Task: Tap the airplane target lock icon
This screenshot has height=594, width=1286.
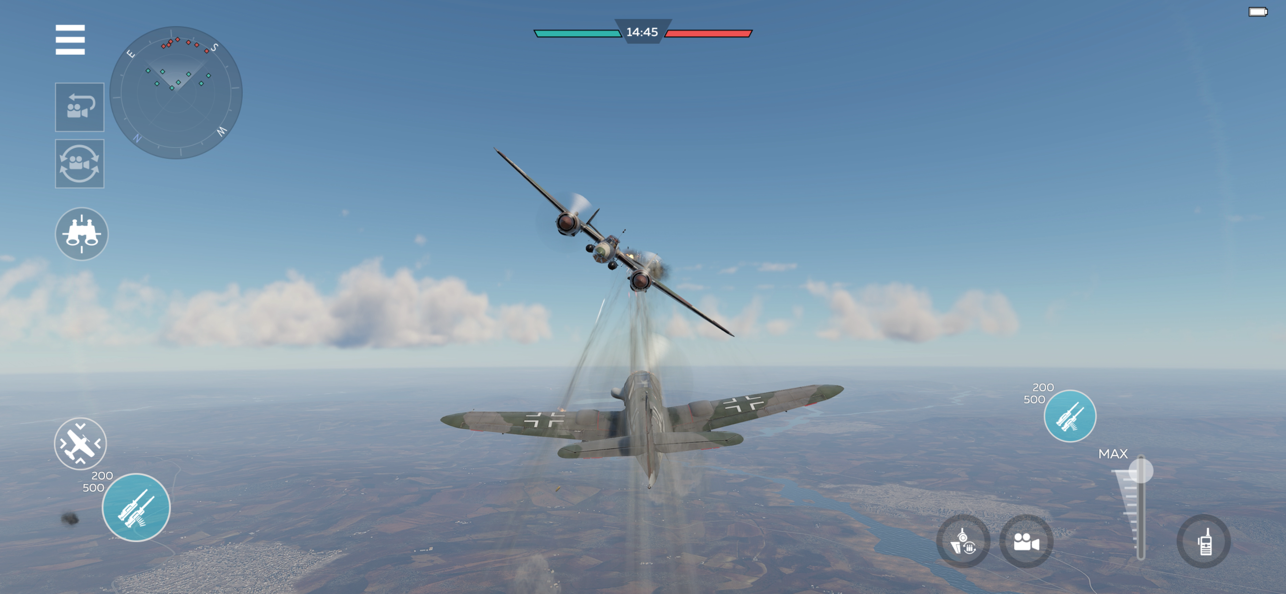Action: tap(80, 443)
